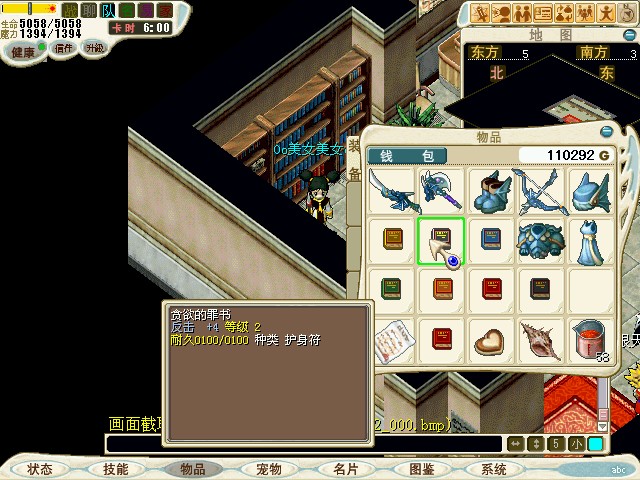Select the conch shell item
Image resolution: width=640 pixels, height=480 pixels.
point(539,338)
